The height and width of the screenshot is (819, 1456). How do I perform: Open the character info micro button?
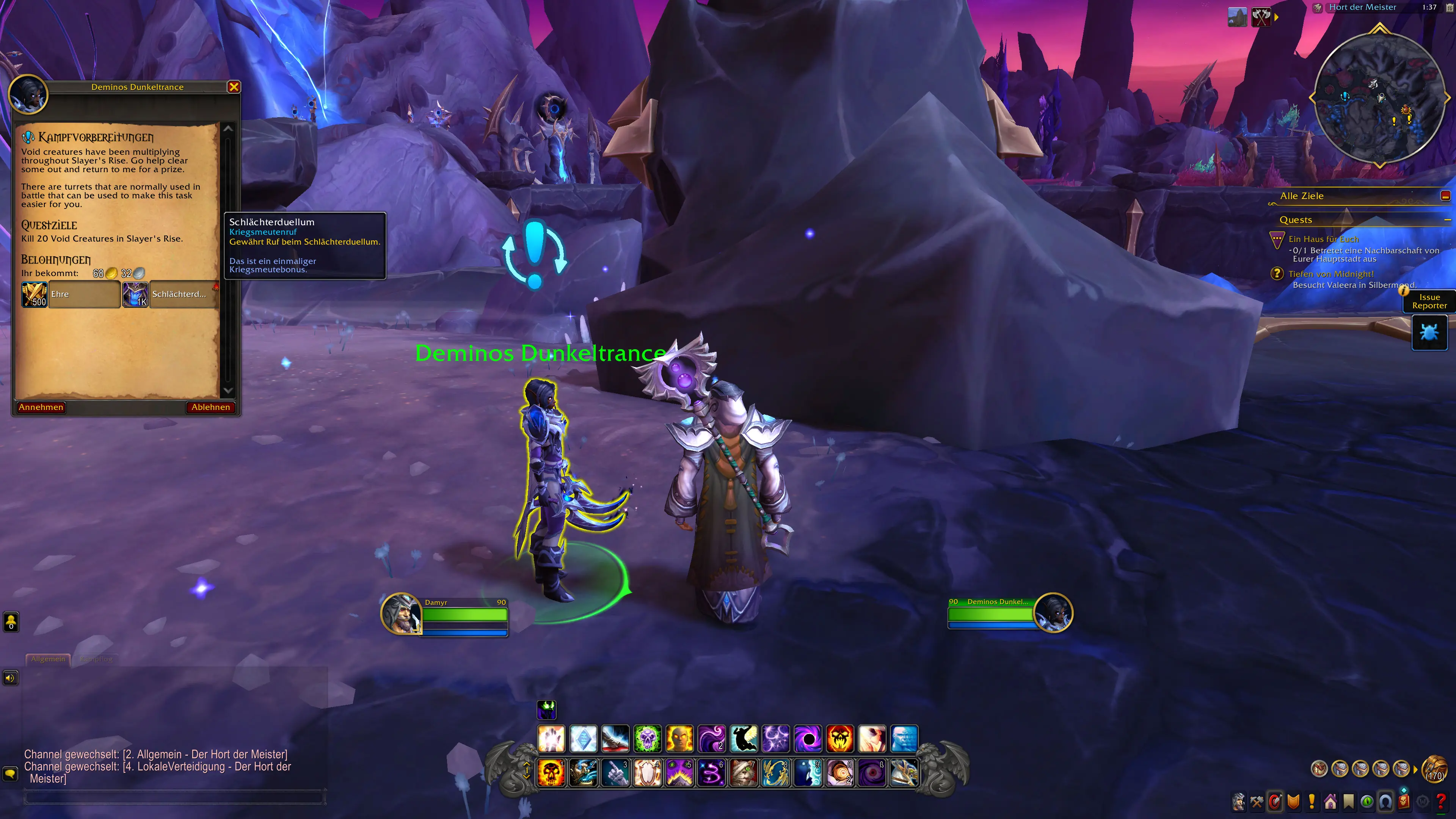(x=1238, y=802)
